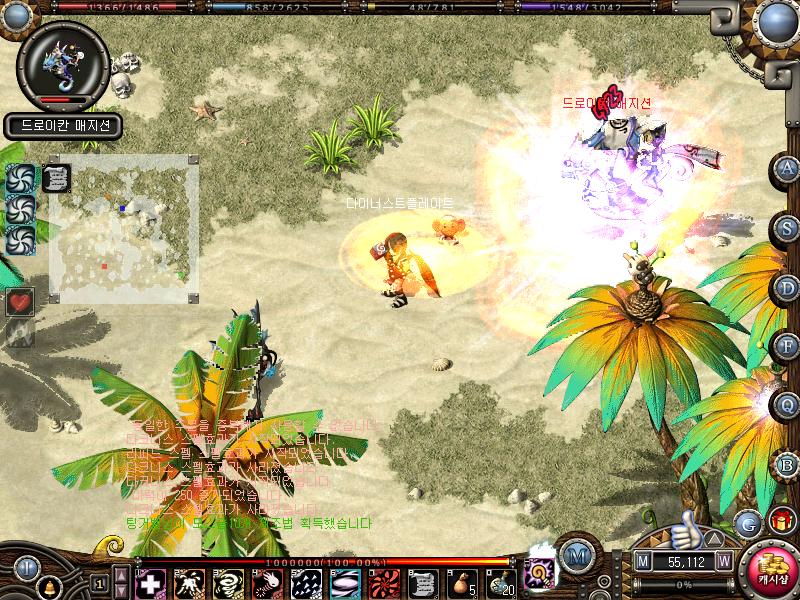Image resolution: width=800 pixels, height=600 pixels.
Task: Use the white cross heal skill
Action: [151, 582]
